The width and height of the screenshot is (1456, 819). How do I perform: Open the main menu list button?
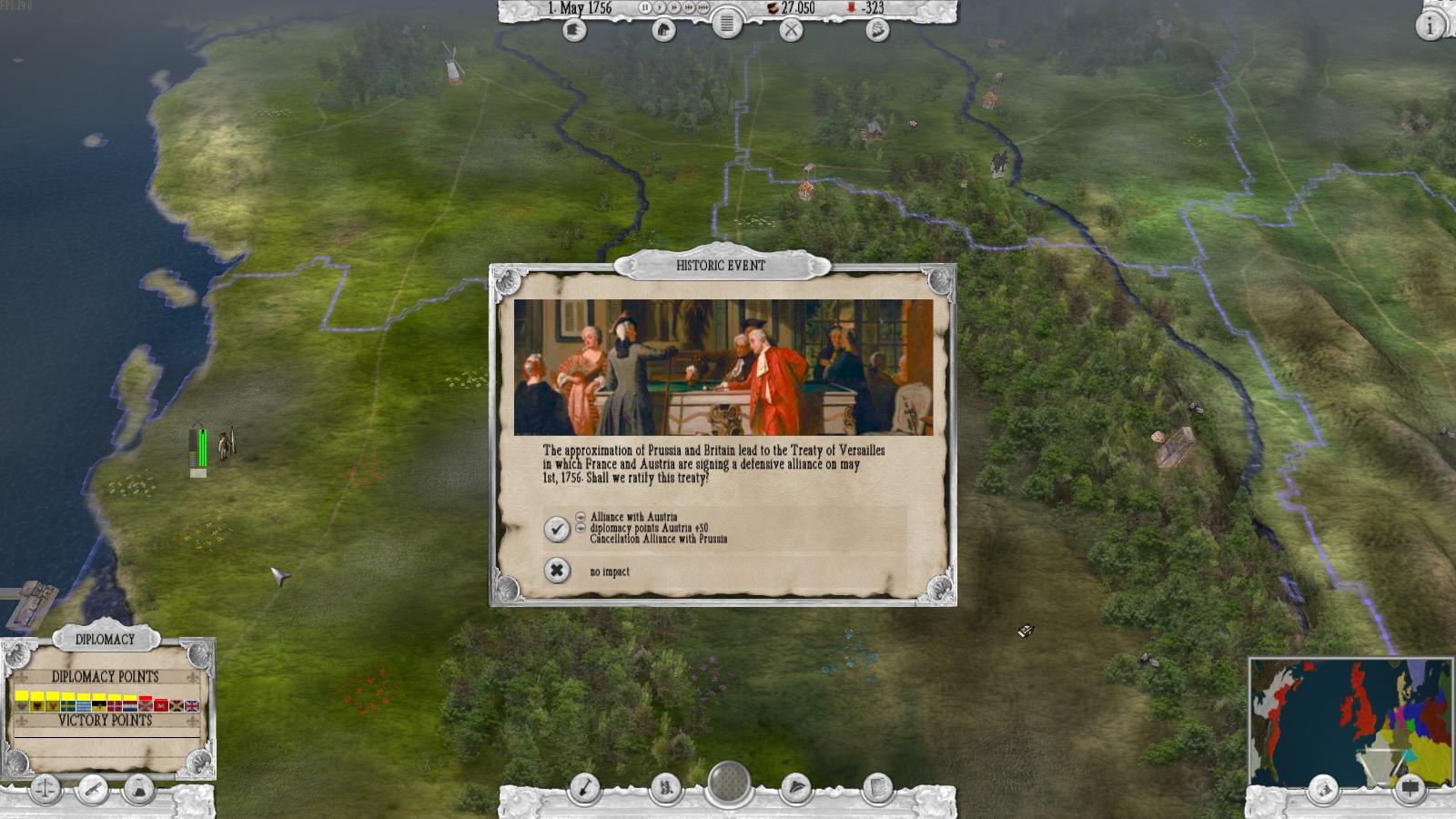pyautogui.click(x=726, y=25)
